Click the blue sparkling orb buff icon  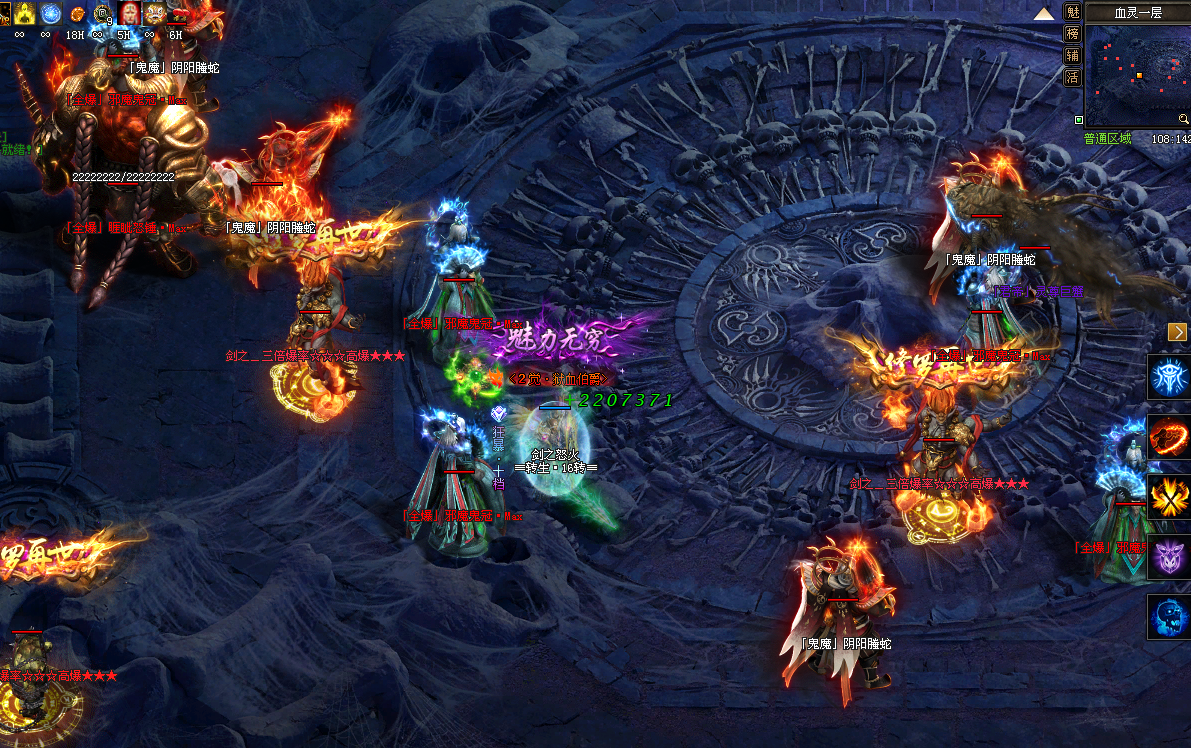click(49, 13)
